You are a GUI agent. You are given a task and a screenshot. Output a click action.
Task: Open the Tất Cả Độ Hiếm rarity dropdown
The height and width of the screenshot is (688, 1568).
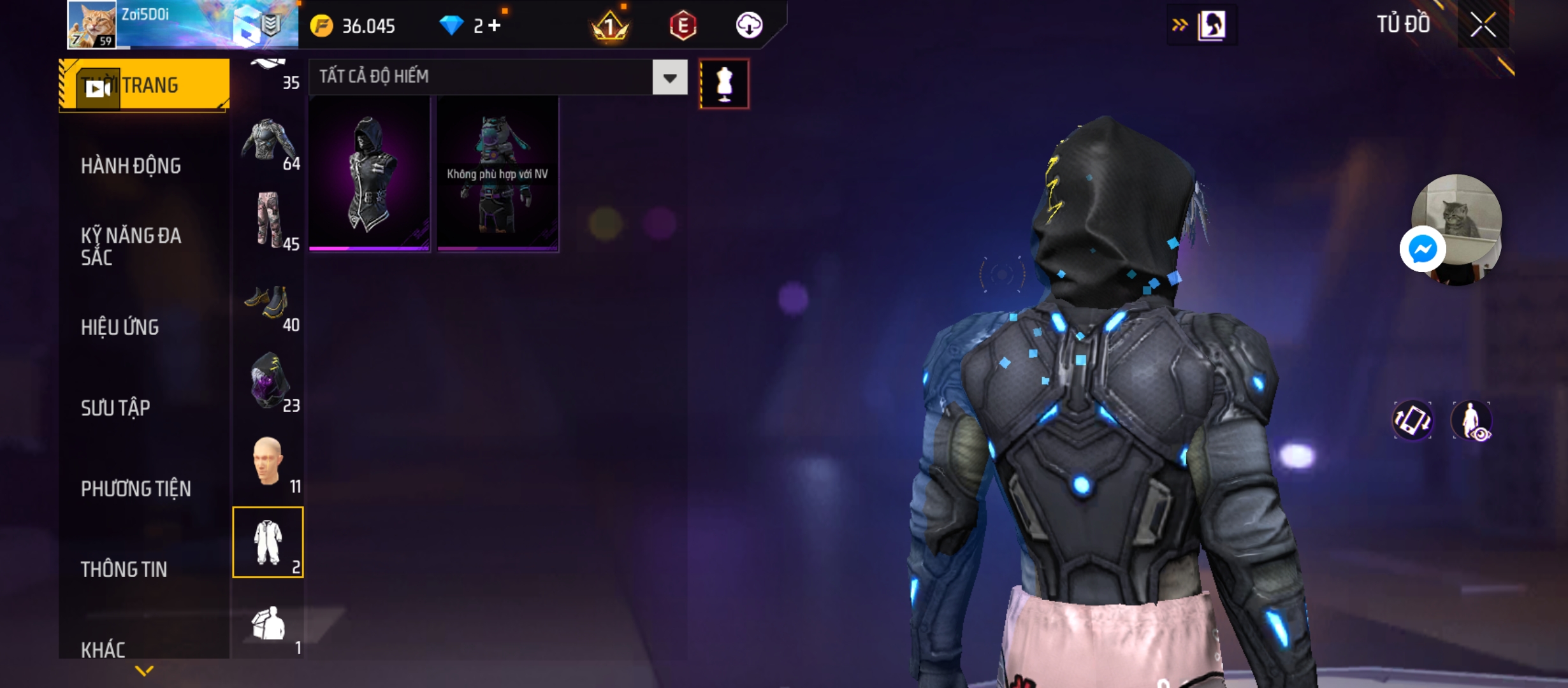coord(669,78)
